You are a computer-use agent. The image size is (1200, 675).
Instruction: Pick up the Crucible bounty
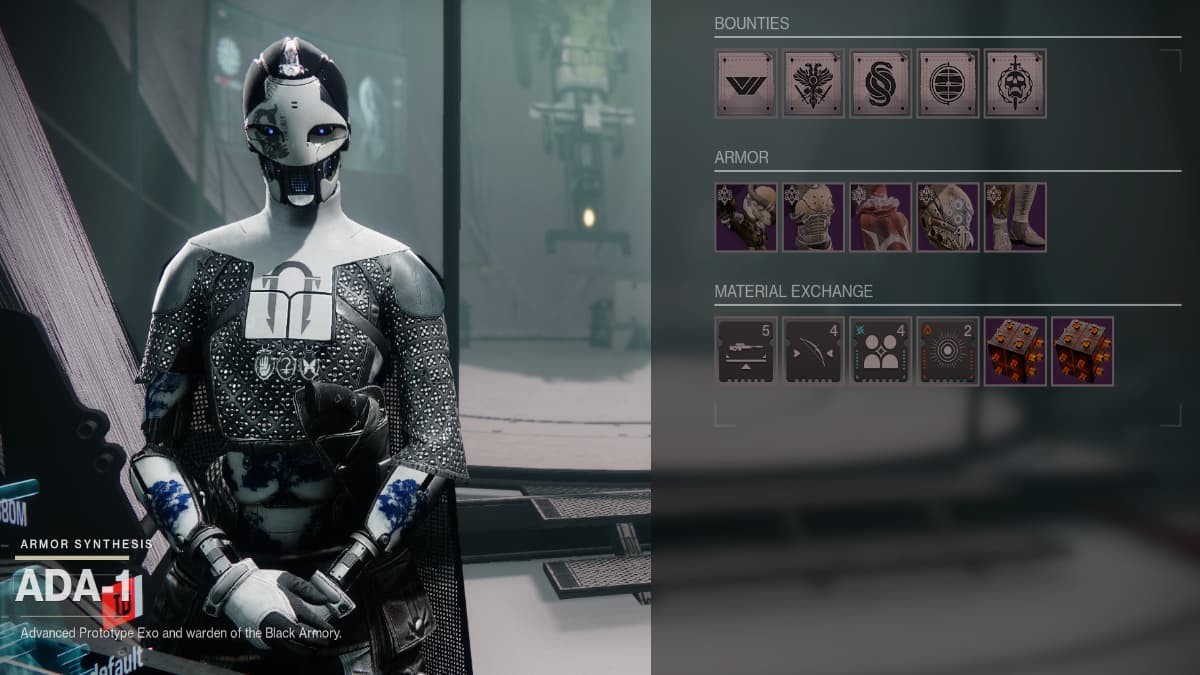click(813, 83)
